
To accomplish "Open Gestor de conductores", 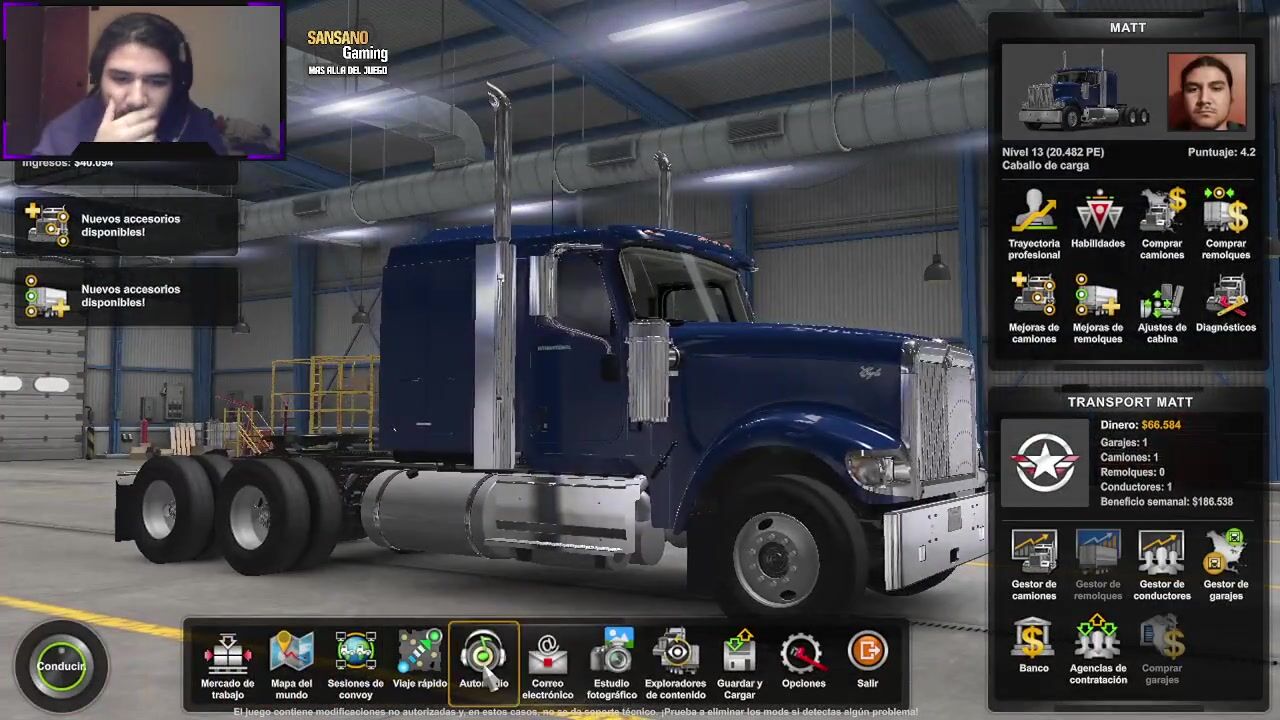I will [1162, 565].
